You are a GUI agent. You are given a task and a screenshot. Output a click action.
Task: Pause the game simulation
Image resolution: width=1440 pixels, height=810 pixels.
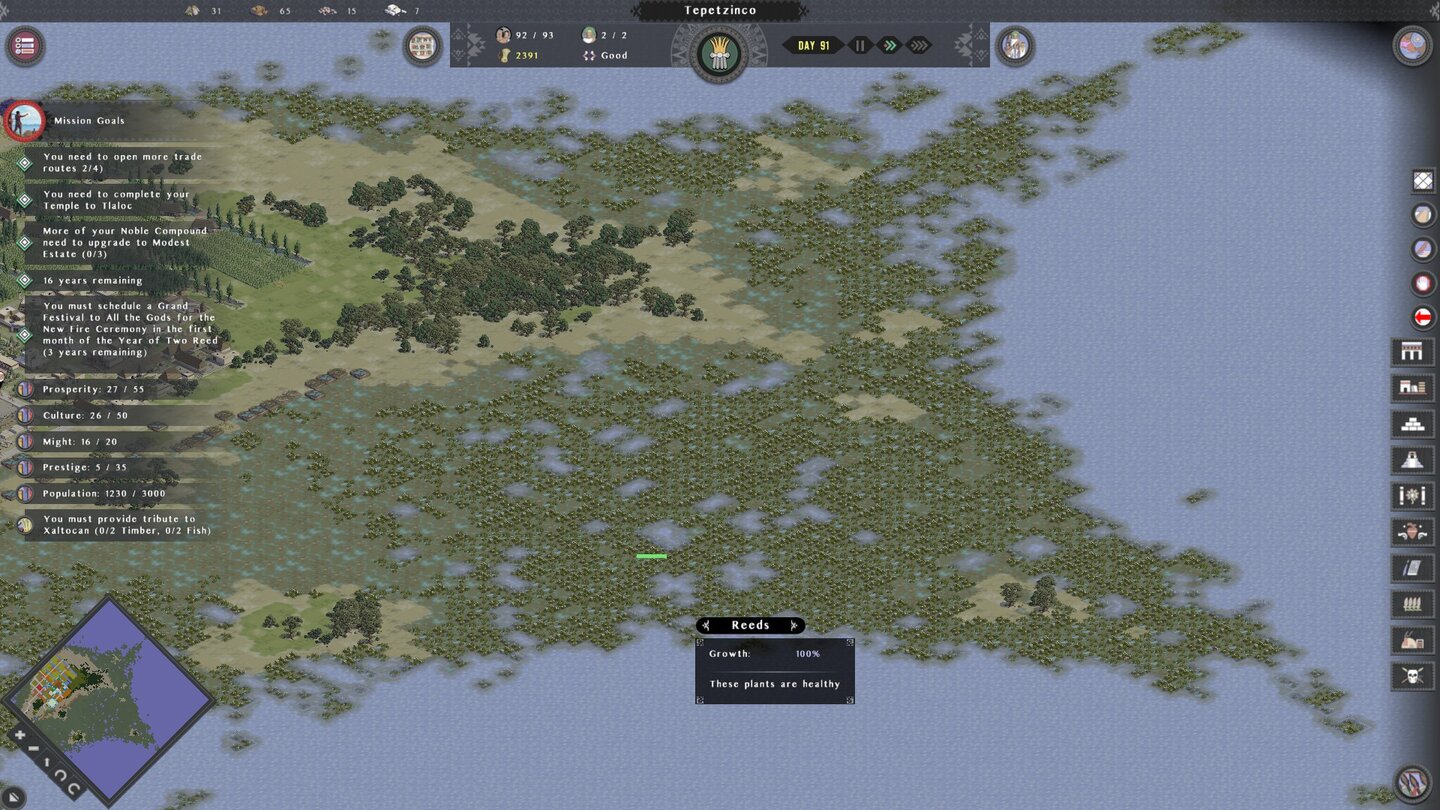pyautogui.click(x=858, y=44)
